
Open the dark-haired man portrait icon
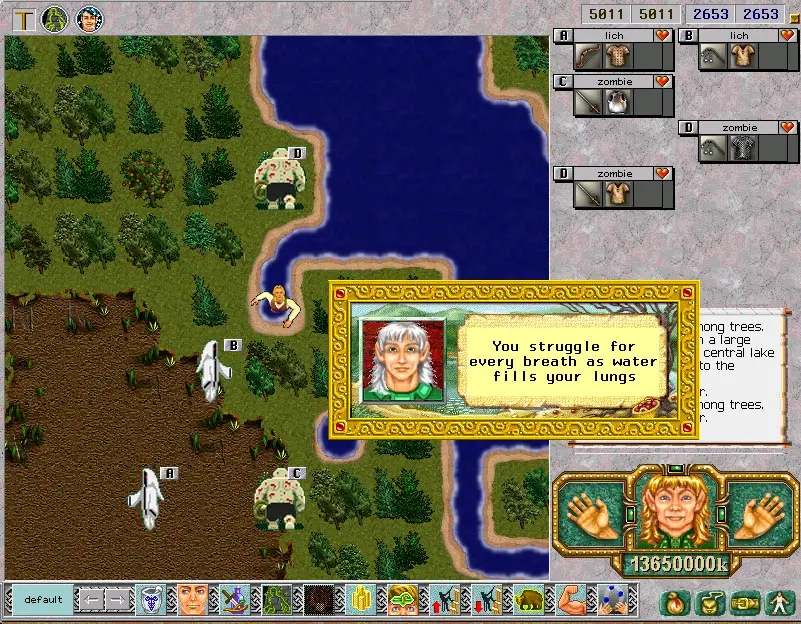coord(89,18)
